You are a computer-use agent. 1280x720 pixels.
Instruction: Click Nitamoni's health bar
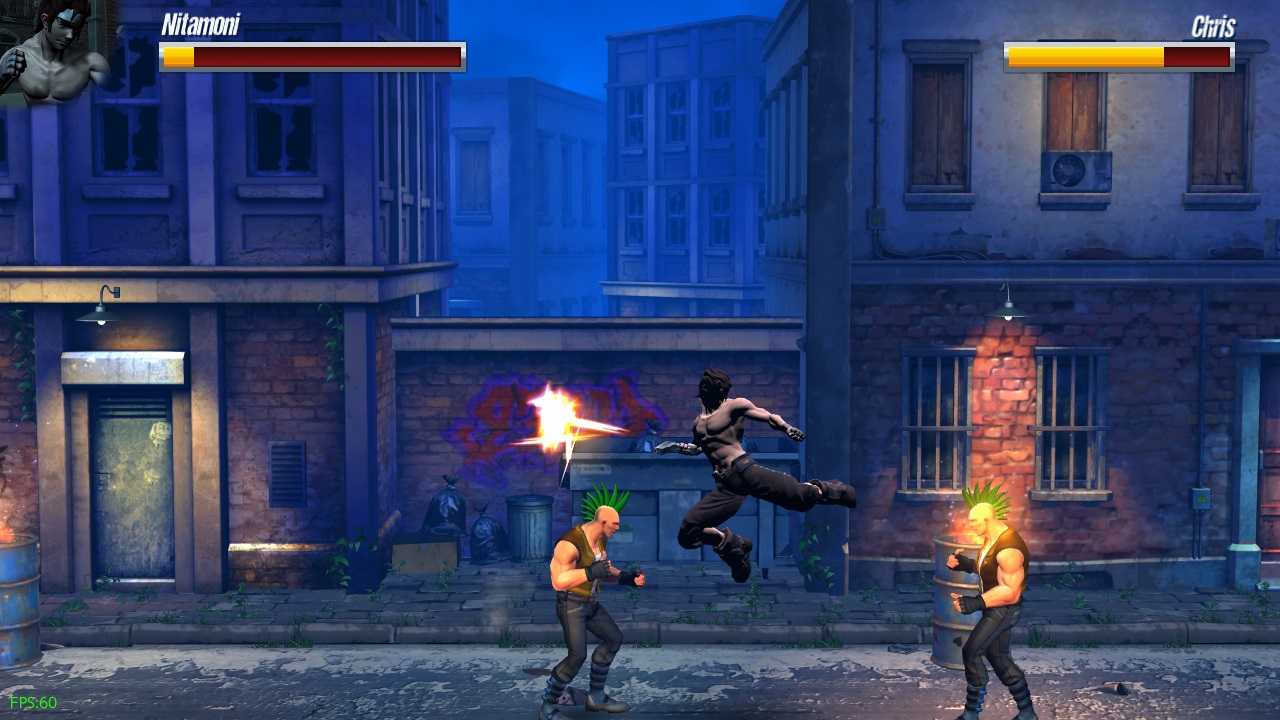point(312,55)
